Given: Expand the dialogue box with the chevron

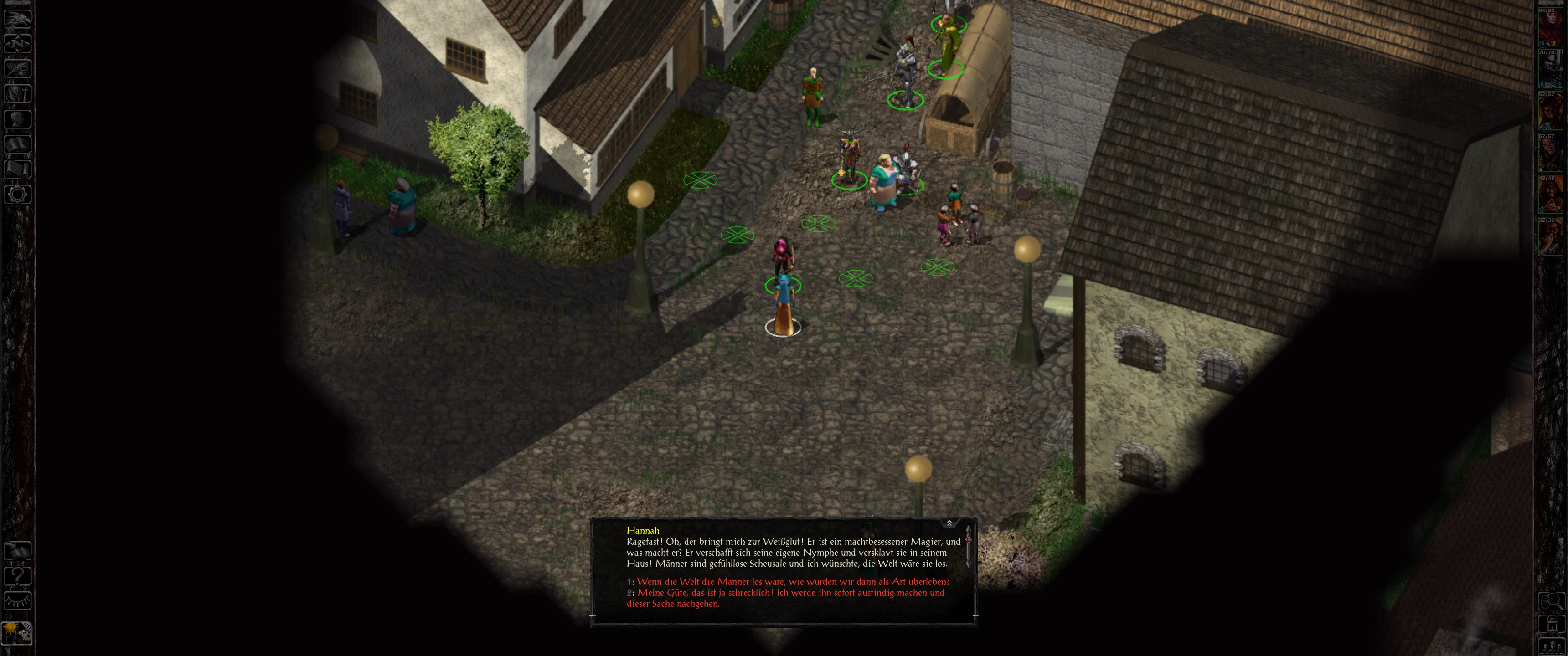Looking at the screenshot, I should (949, 523).
